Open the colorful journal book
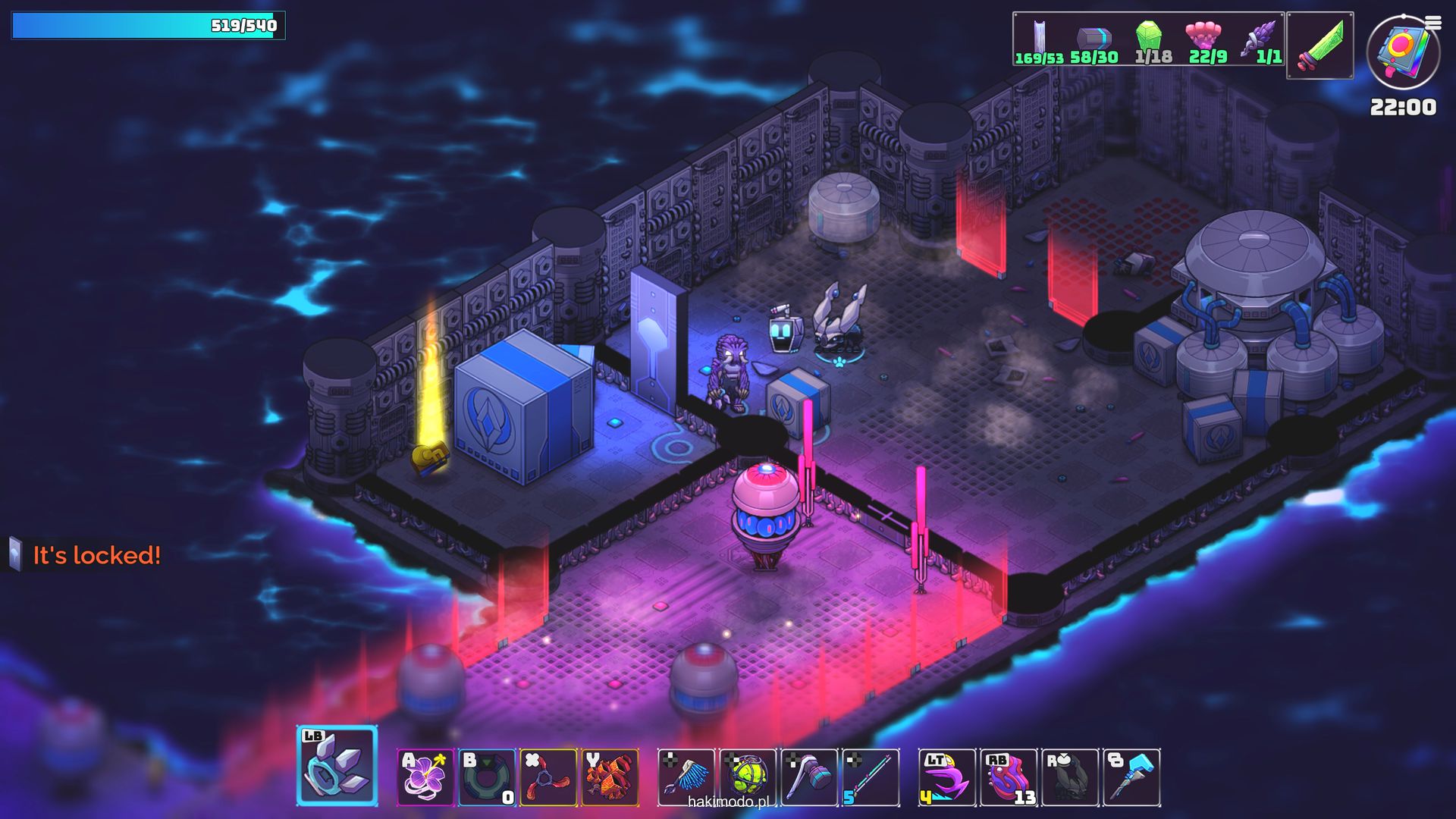Image resolution: width=1456 pixels, height=819 pixels. click(x=1402, y=52)
